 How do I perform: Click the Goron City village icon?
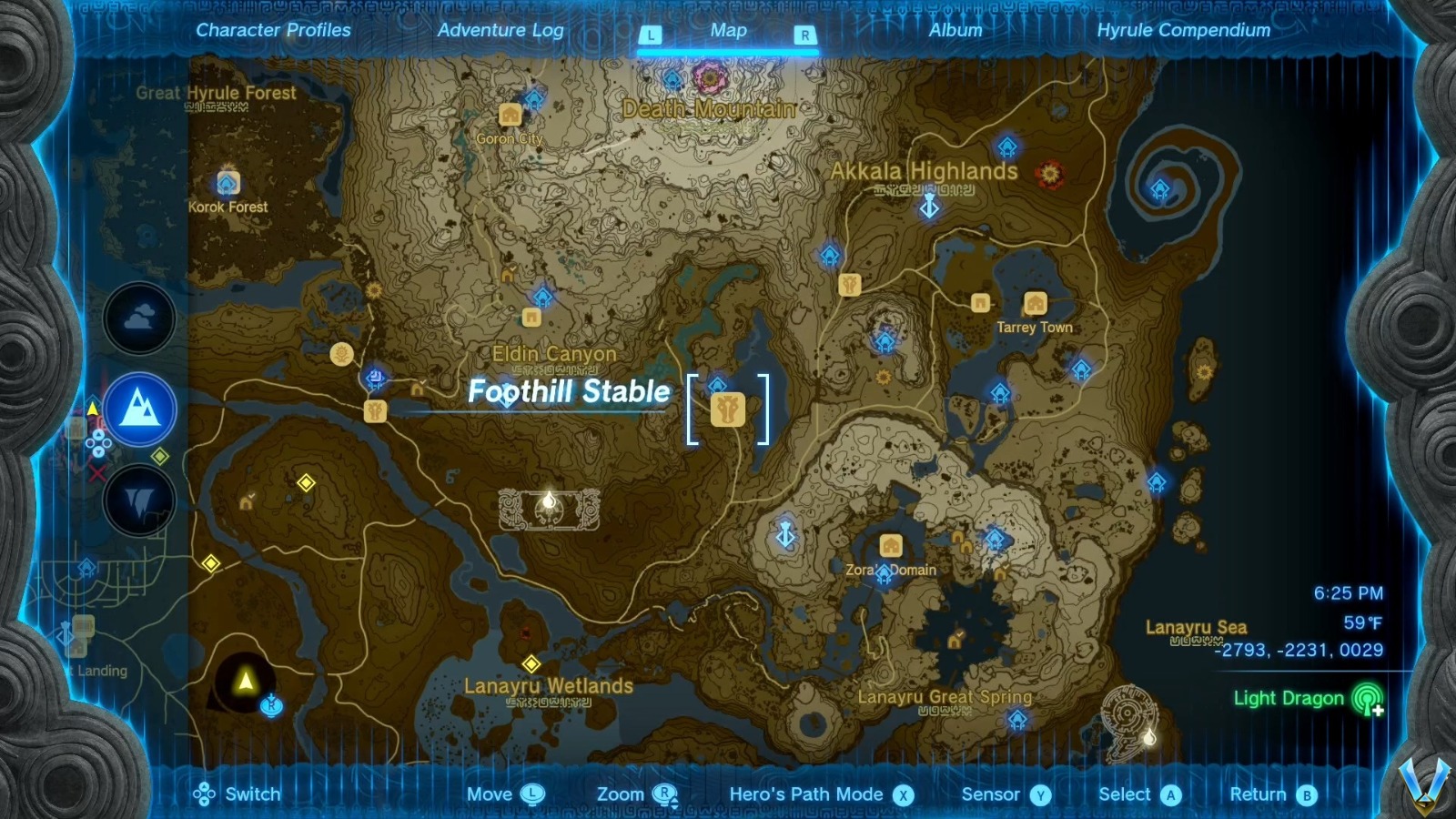click(508, 116)
